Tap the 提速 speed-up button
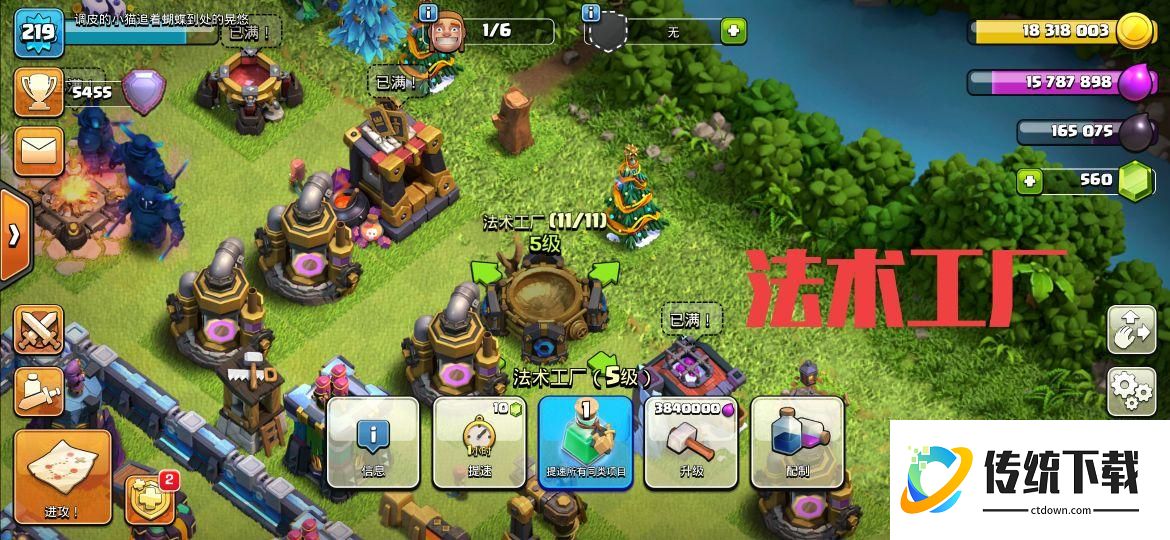1170x540 pixels. pyautogui.click(x=479, y=442)
